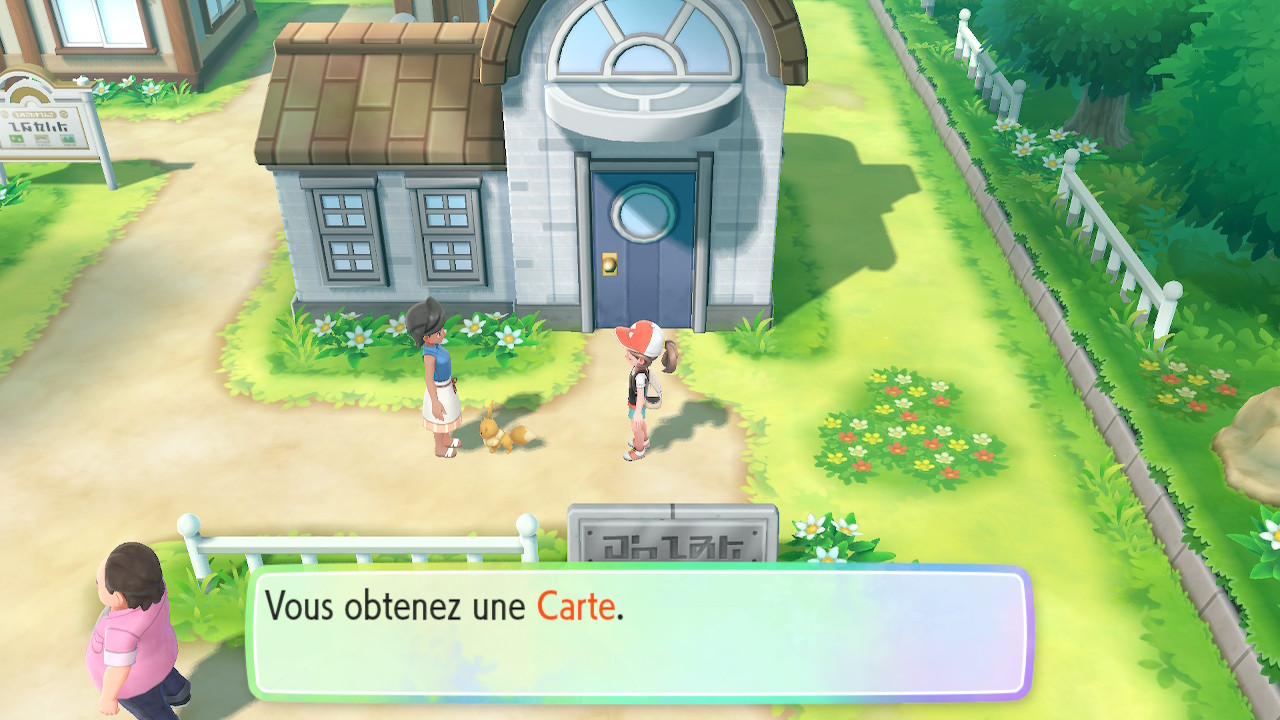1280x720 pixels.
Task: Advance the "Vous obtenez une Carte" dialogue box
Action: coord(640,633)
